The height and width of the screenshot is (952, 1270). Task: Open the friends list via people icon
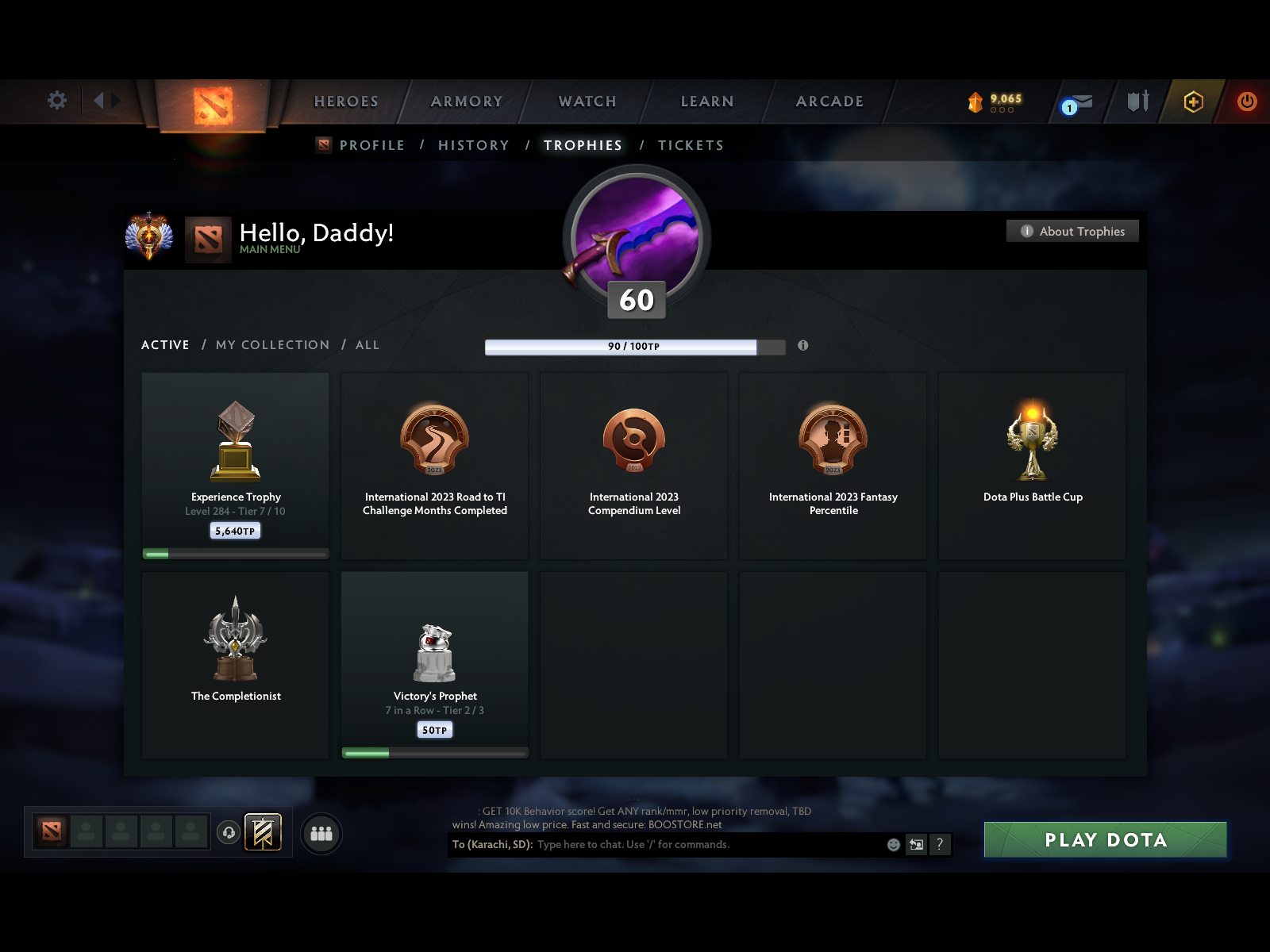coord(321,834)
